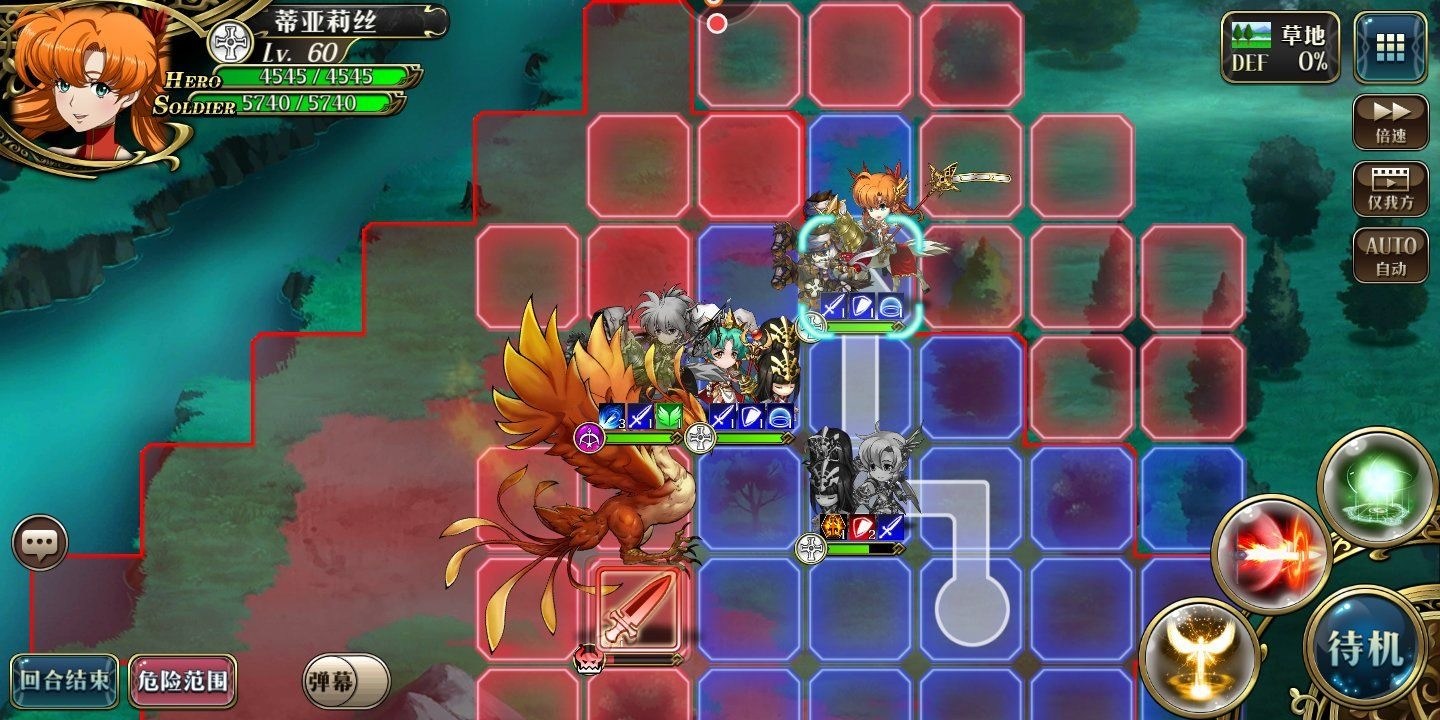Open the chat speech bubble

[40, 544]
